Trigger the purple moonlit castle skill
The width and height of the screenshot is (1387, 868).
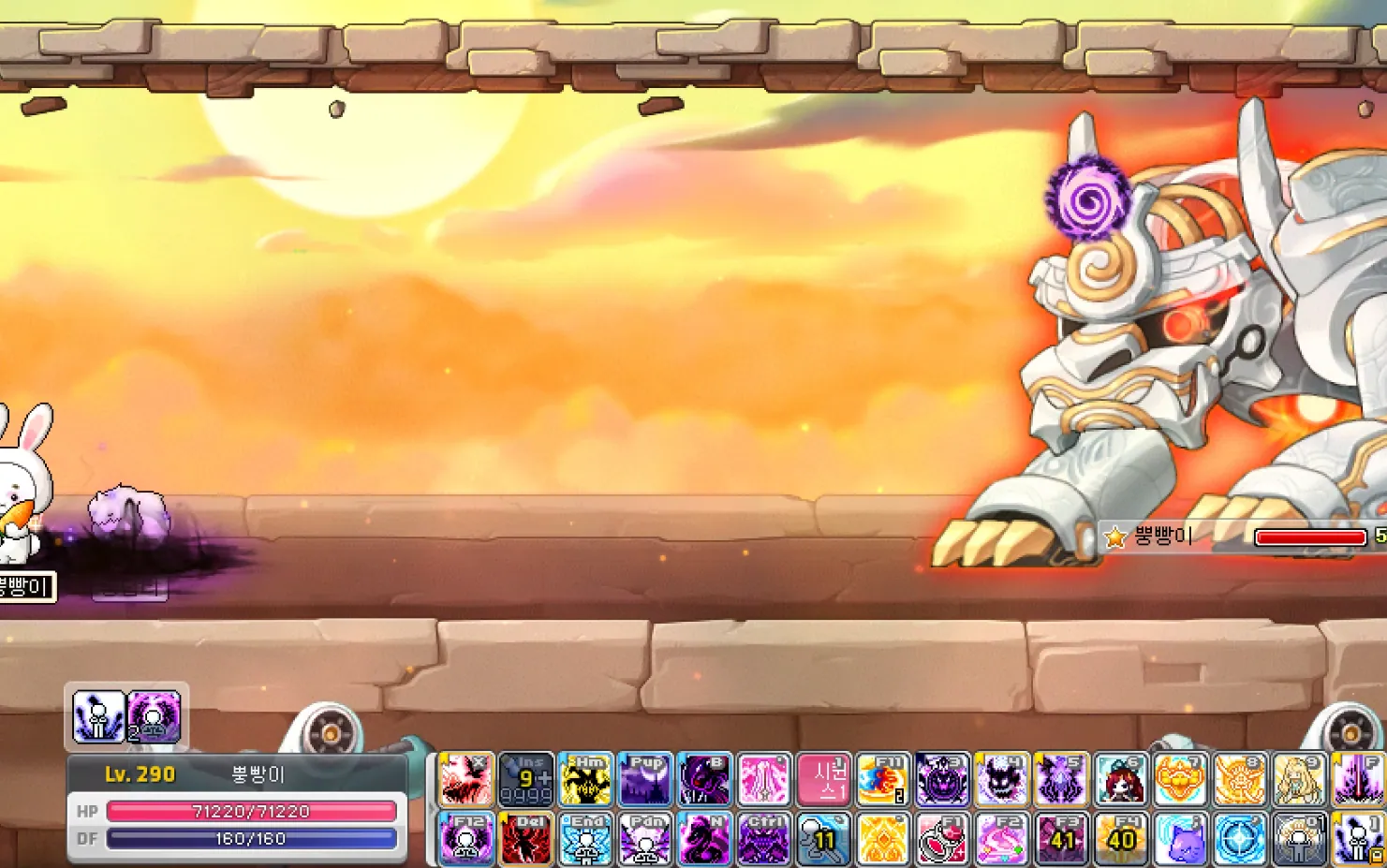[645, 779]
